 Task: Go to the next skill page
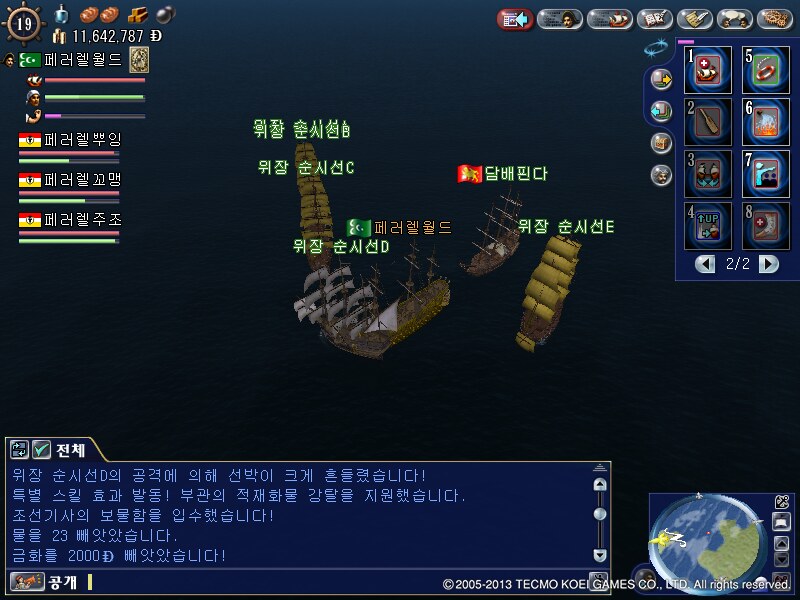[x=768, y=264]
